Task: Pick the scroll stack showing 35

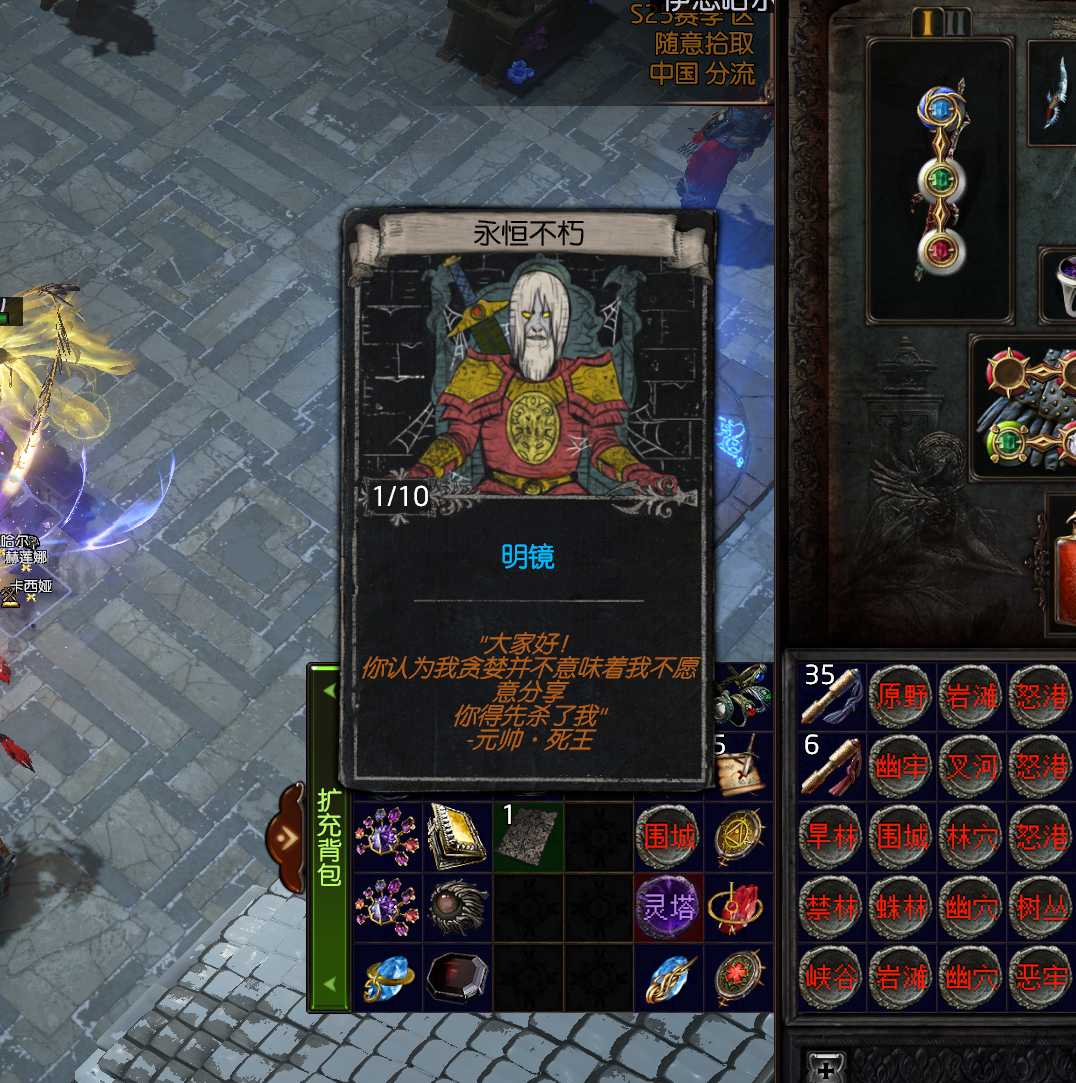Action: coord(832,695)
